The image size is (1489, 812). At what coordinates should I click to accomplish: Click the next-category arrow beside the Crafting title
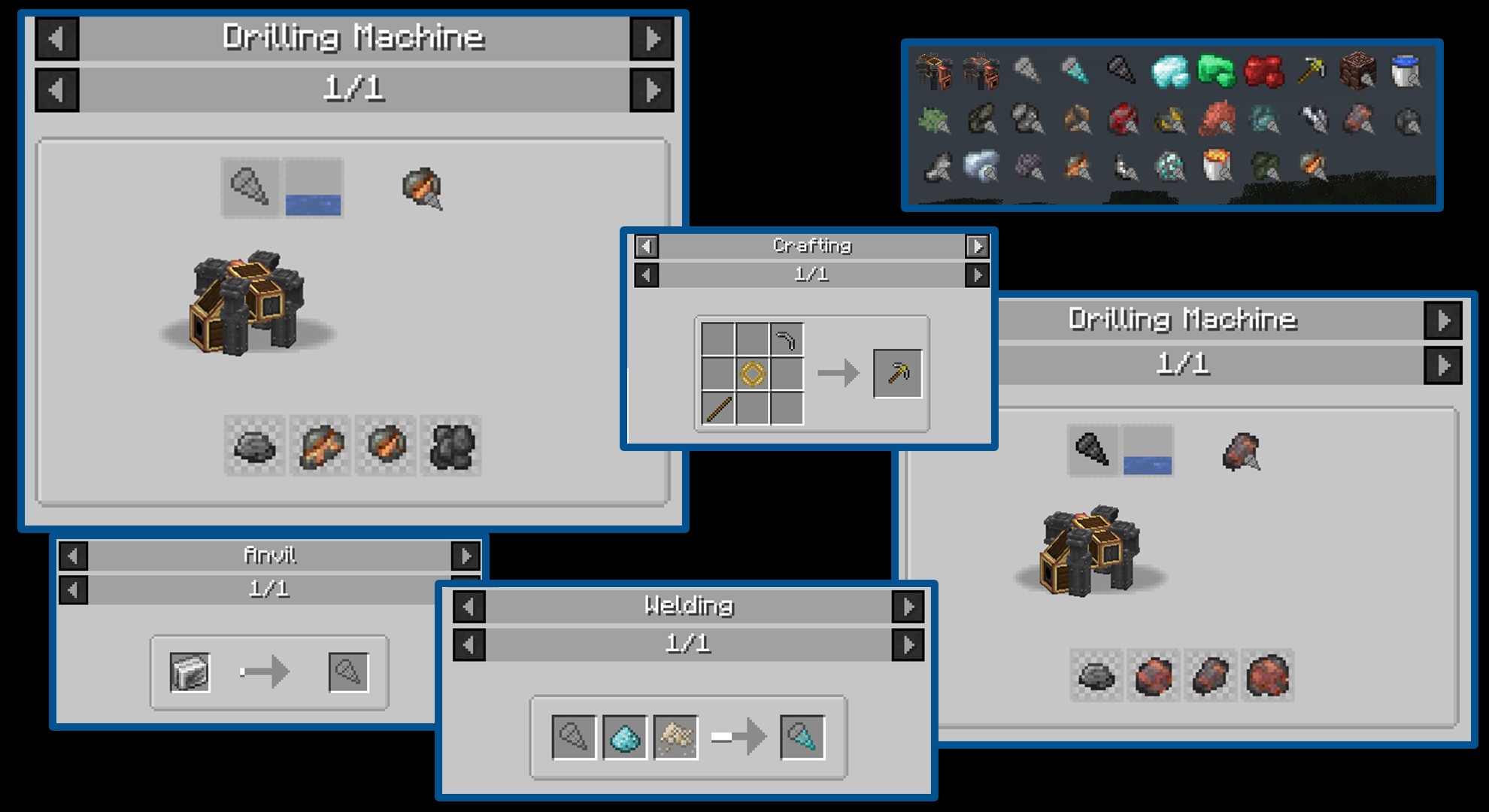pos(977,246)
